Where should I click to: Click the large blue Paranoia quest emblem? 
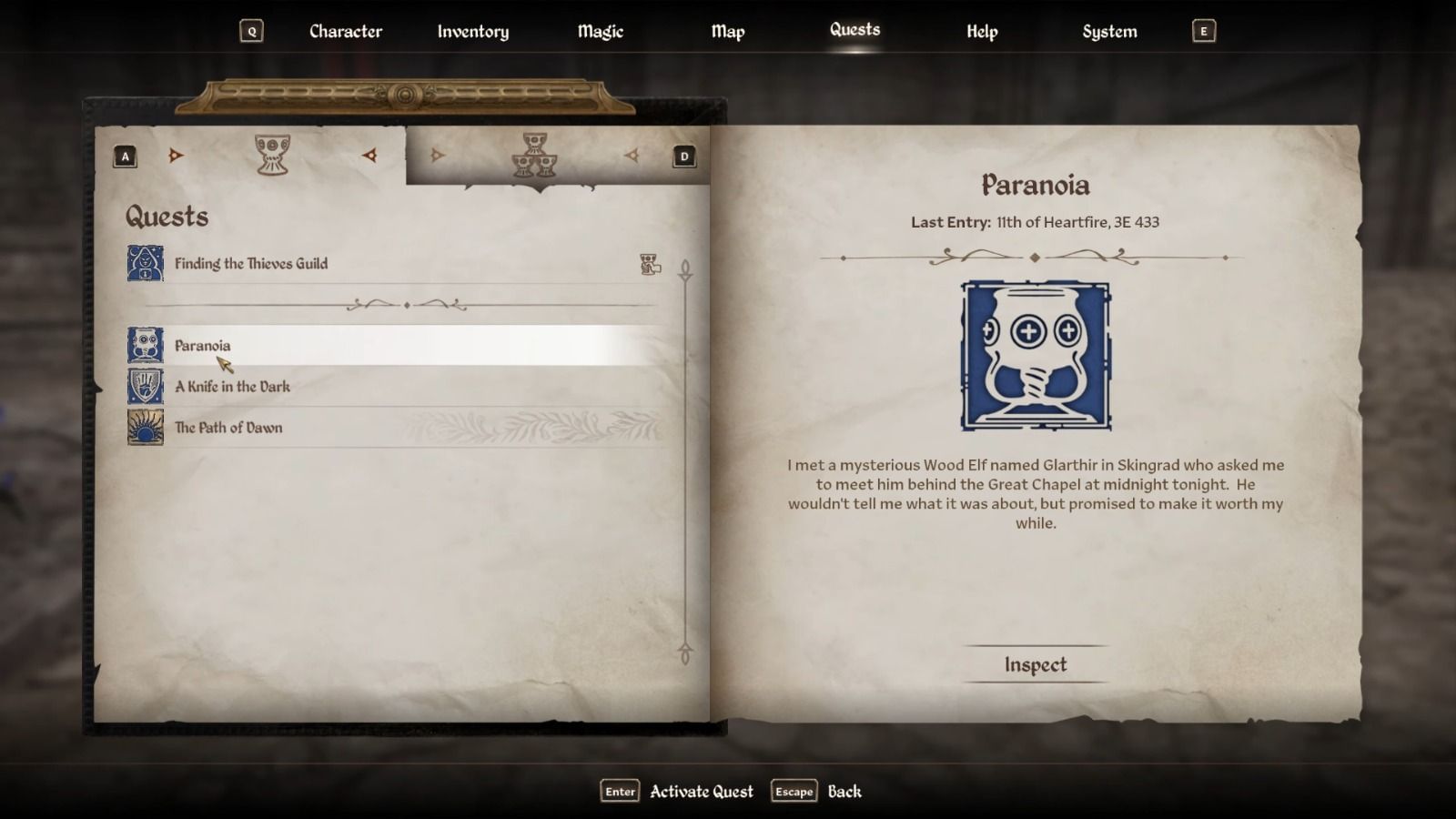click(1036, 355)
